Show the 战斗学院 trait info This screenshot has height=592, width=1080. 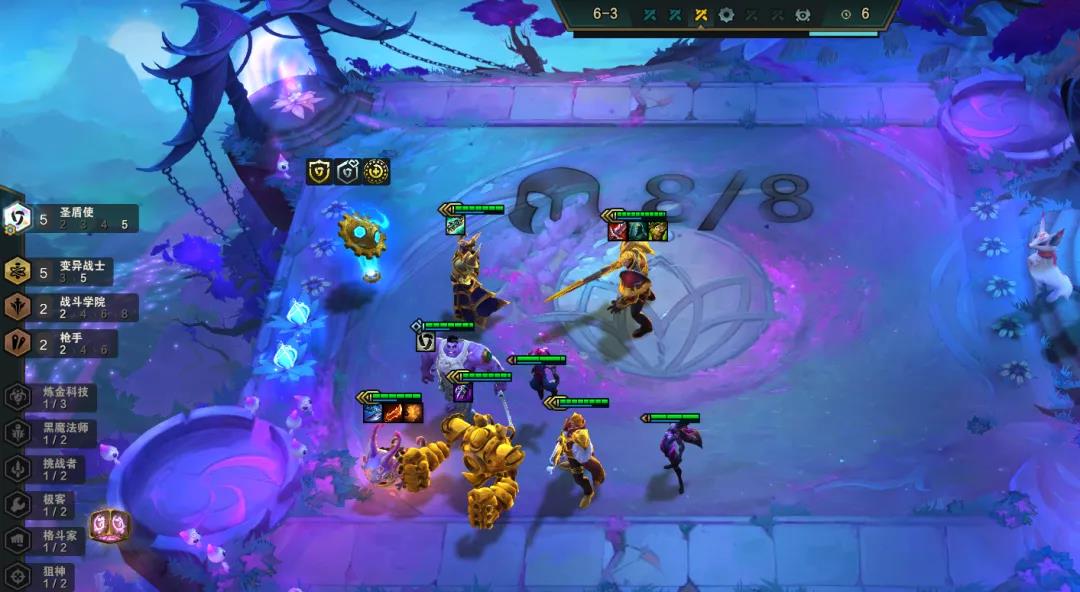click(72, 307)
